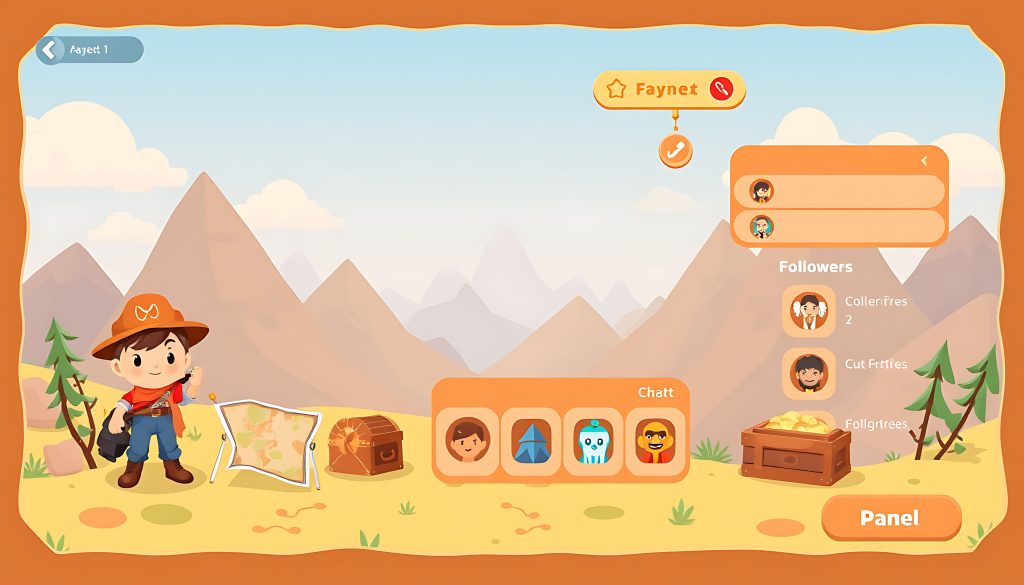This screenshot has width=1024, height=585.
Task: Pick the brown-haired boy chat avatar
Action: tap(467, 440)
